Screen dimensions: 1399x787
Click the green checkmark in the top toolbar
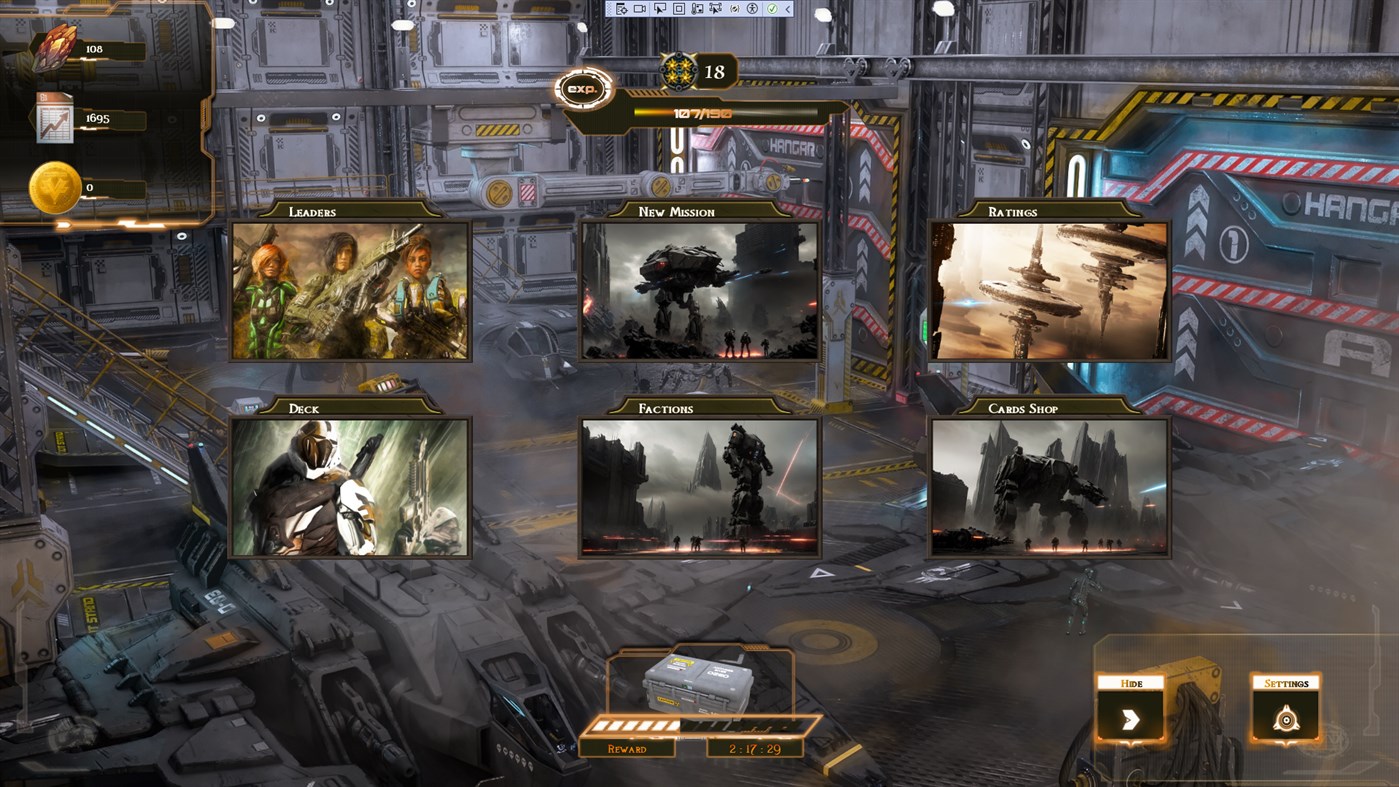click(x=772, y=10)
